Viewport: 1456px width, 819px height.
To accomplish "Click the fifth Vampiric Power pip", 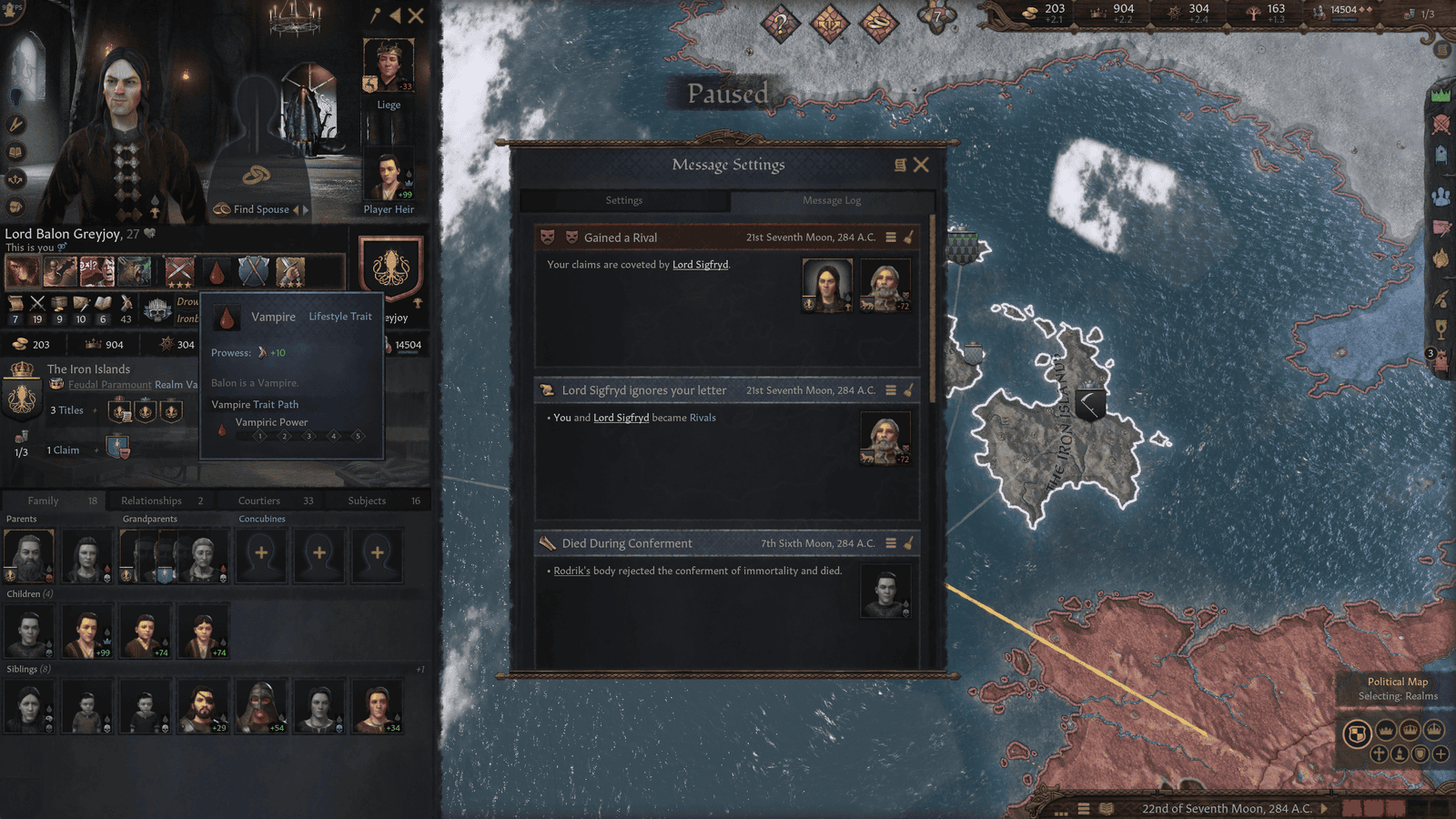I will (359, 436).
